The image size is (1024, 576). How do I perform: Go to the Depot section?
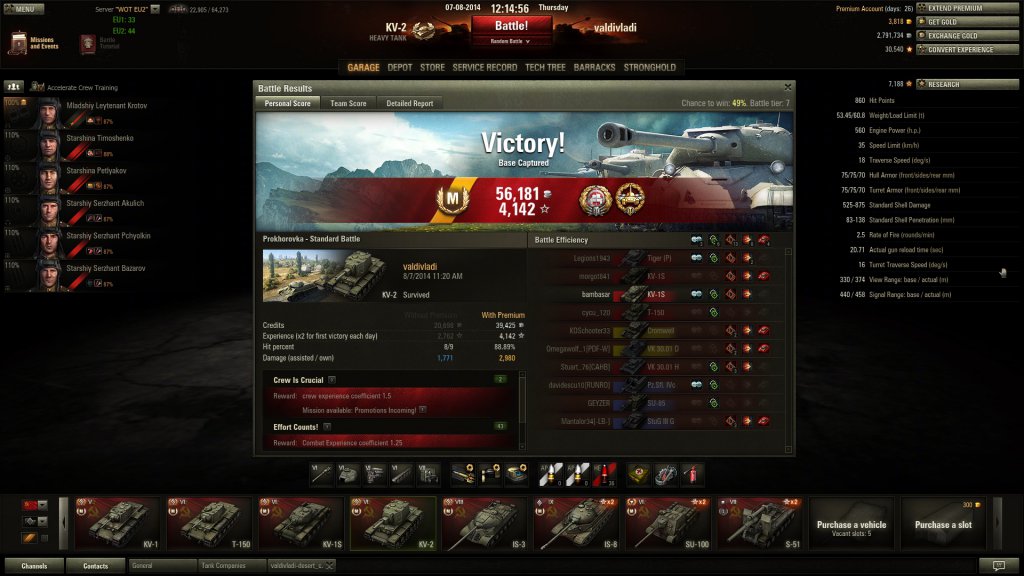(400, 67)
